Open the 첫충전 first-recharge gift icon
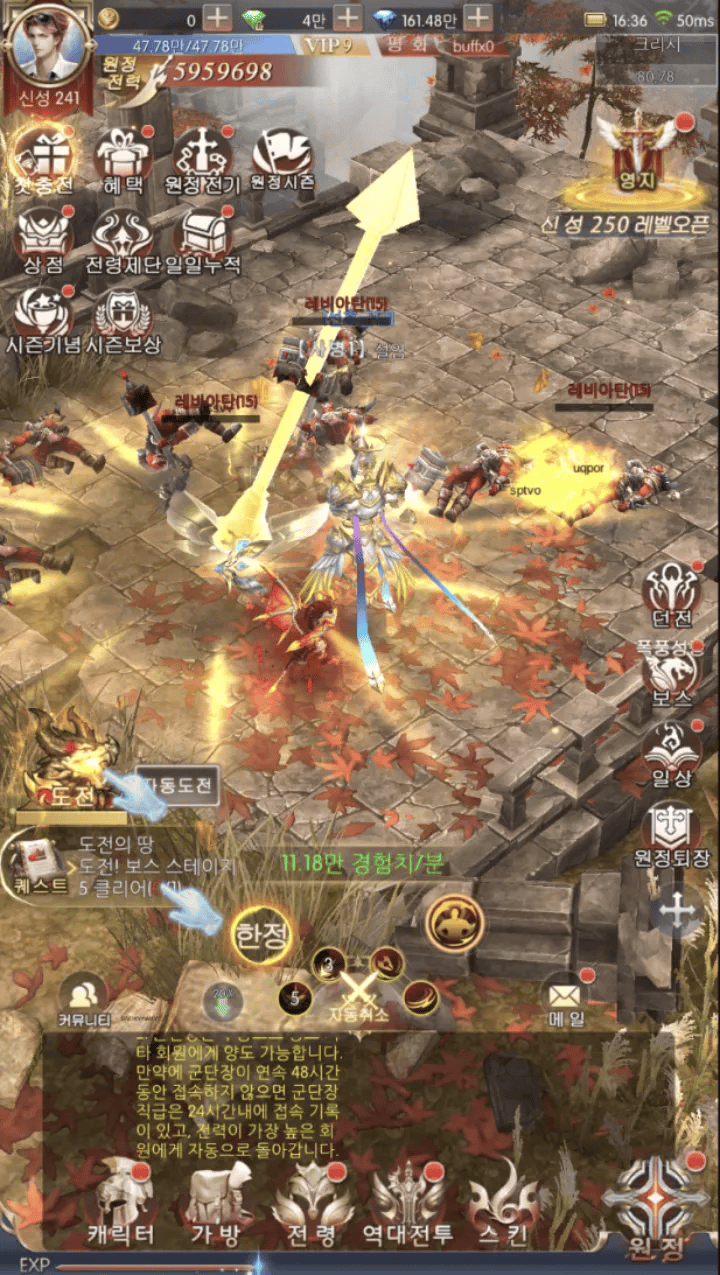The width and height of the screenshot is (720, 1275). pos(43,160)
